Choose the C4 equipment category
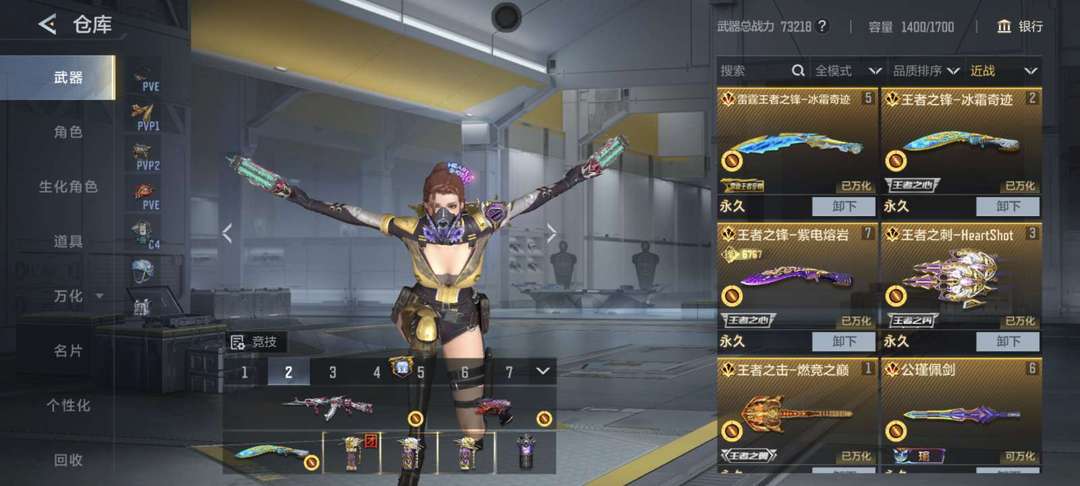Screen dimensions: 1080x486 click(x=145, y=235)
